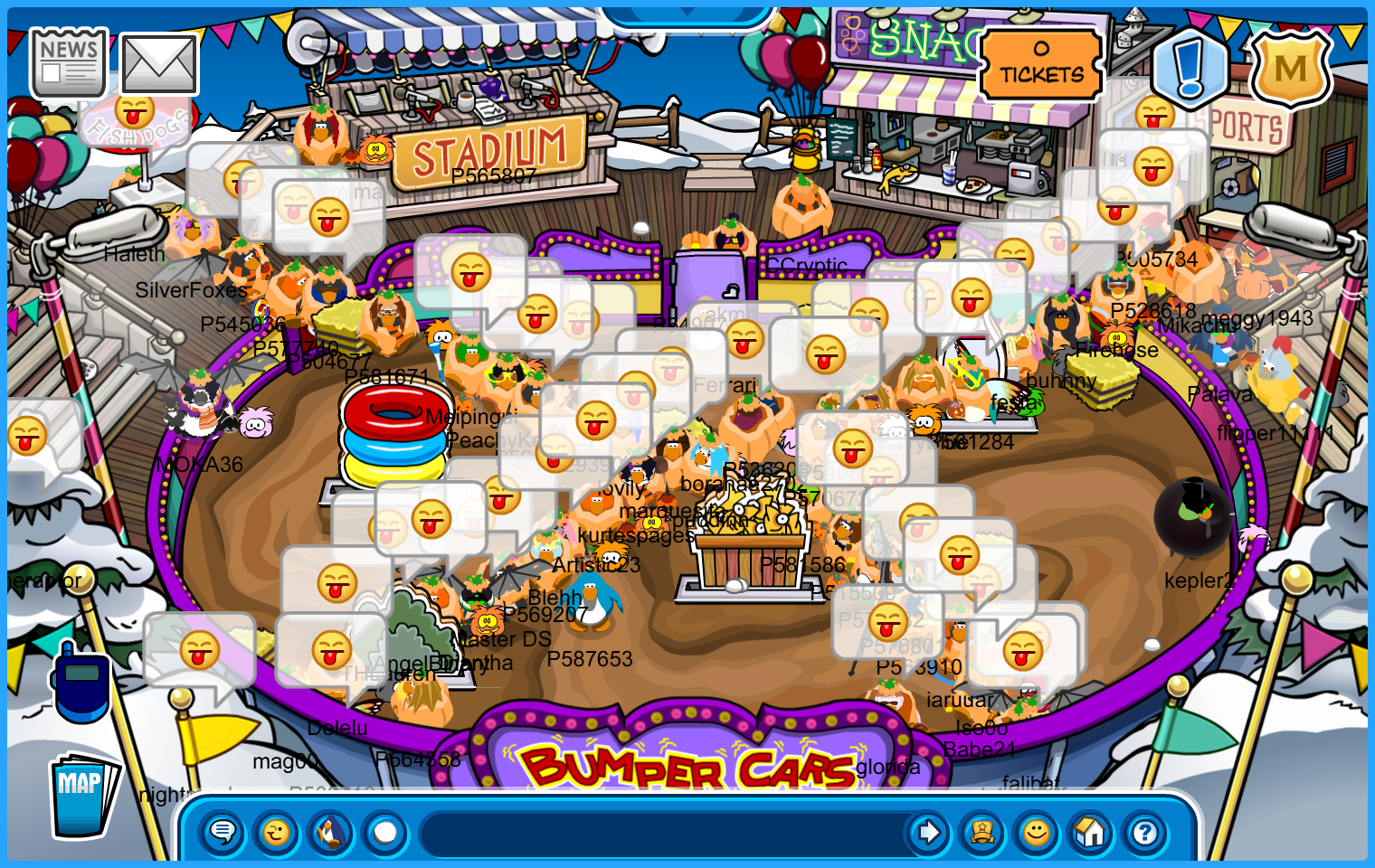
Task: Click the orange Tickets counter button
Action: coord(1041,64)
